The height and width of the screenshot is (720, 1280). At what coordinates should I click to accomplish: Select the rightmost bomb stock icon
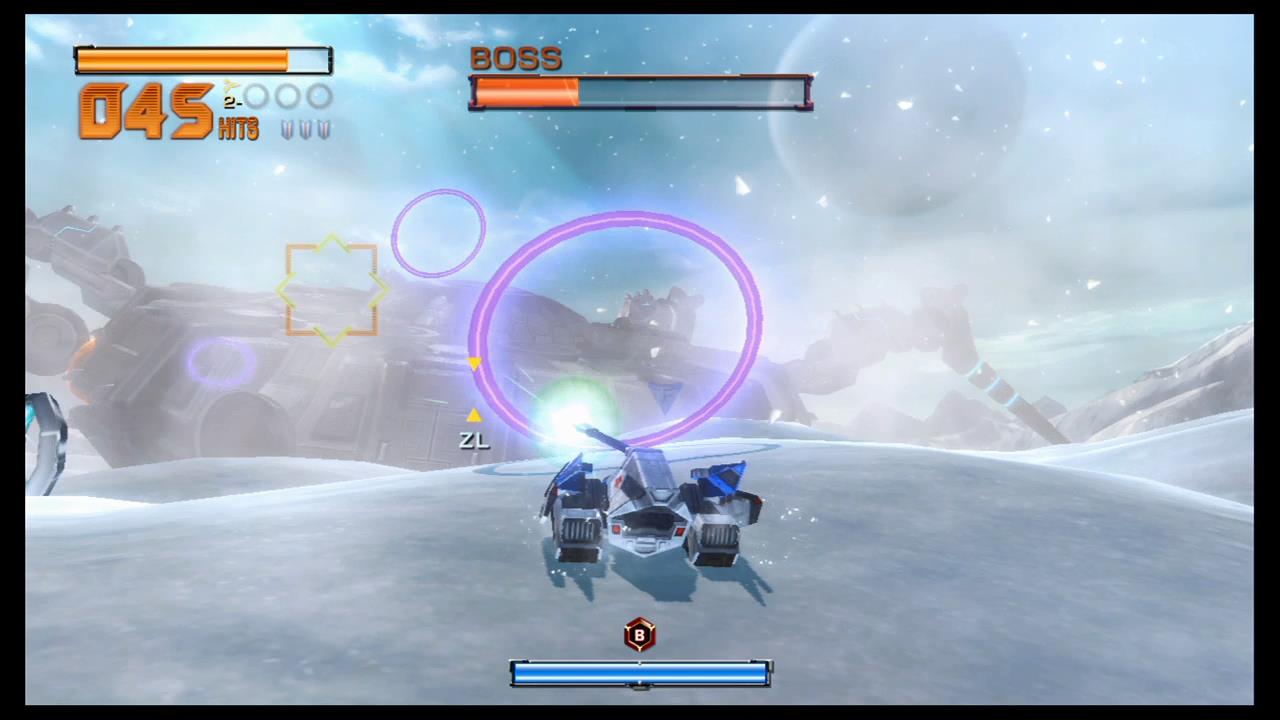point(324,129)
